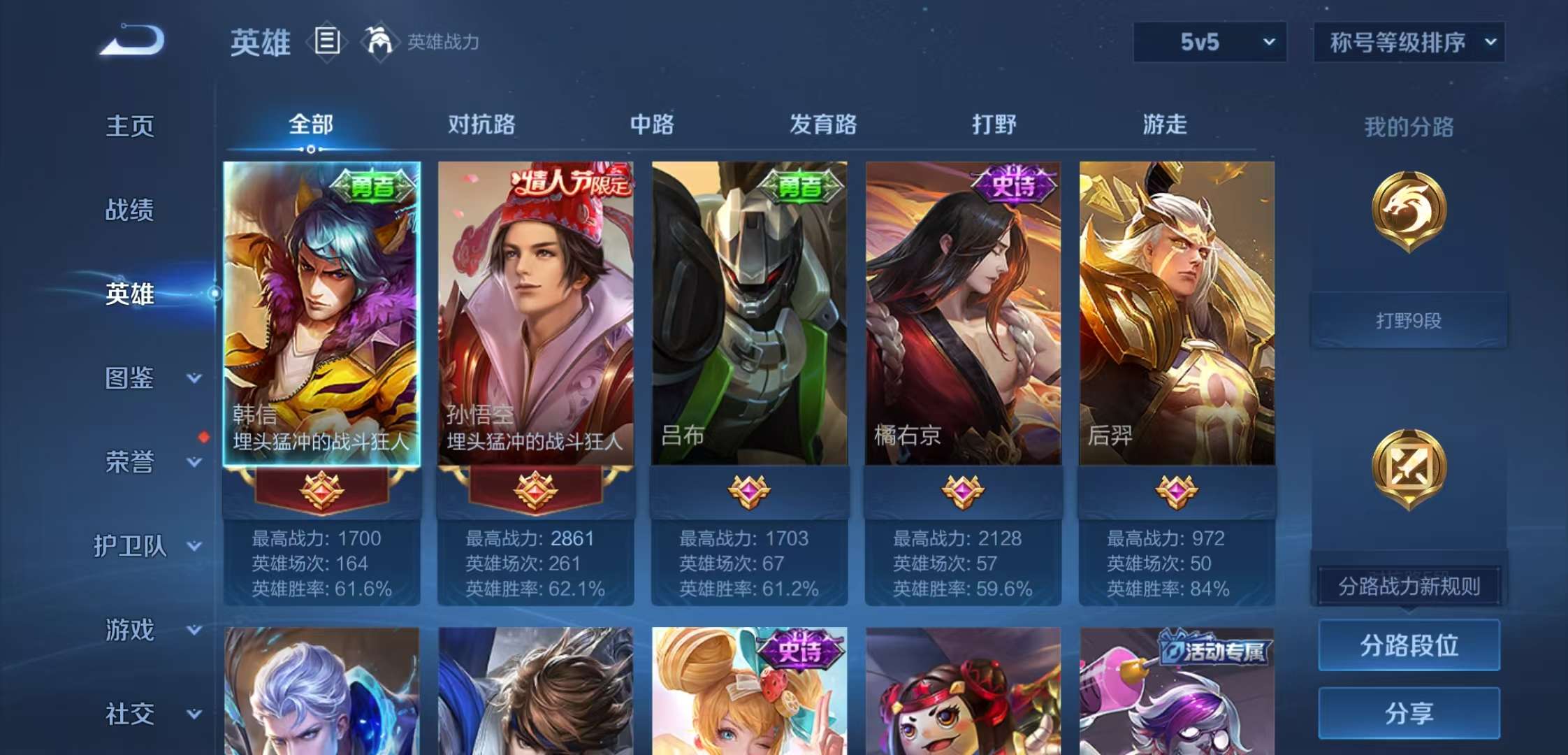The width and height of the screenshot is (1568, 755).
Task: Switch to the 对抗路 tab
Action: (484, 124)
